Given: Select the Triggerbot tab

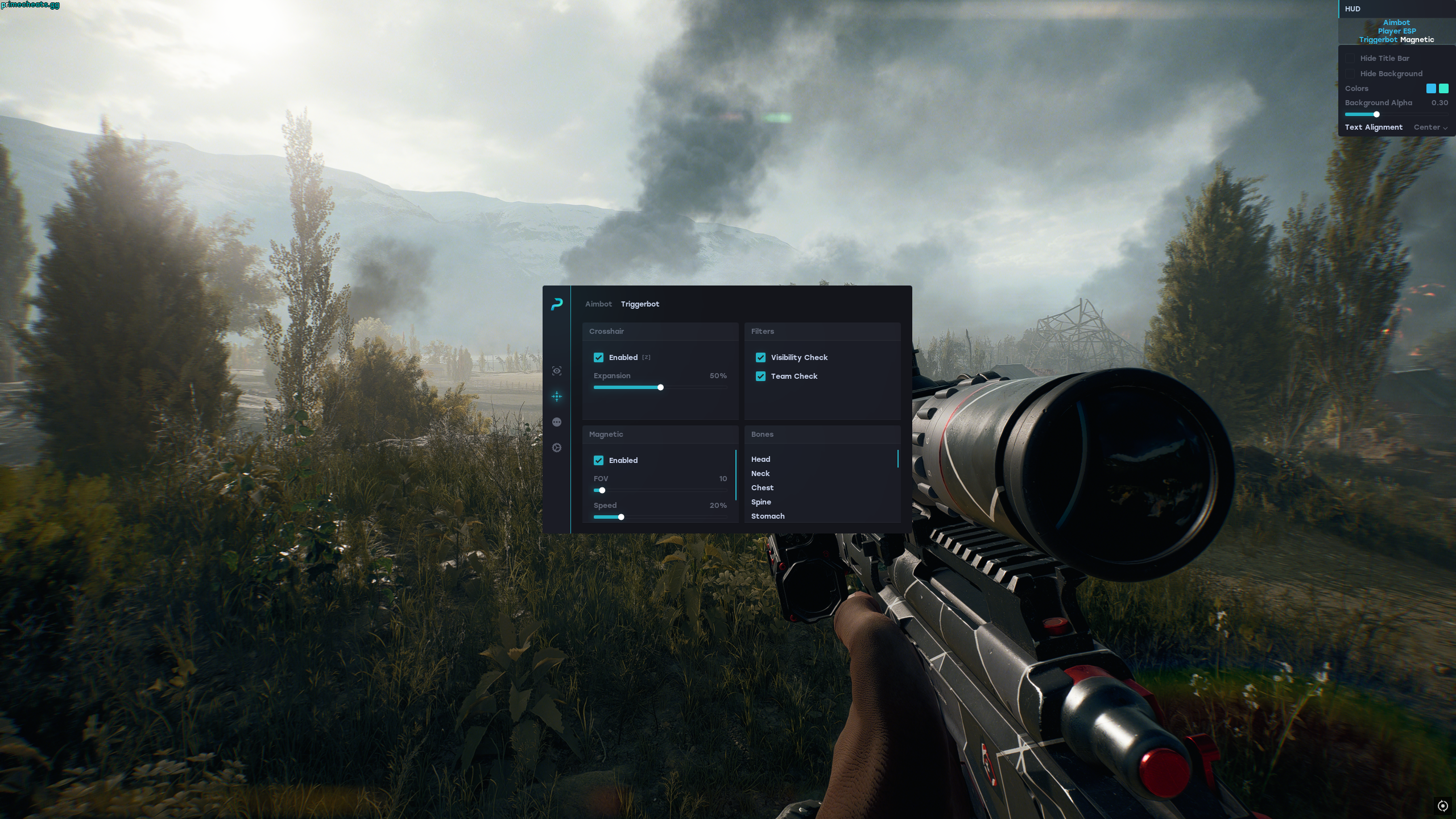Looking at the screenshot, I should pyautogui.click(x=640, y=304).
